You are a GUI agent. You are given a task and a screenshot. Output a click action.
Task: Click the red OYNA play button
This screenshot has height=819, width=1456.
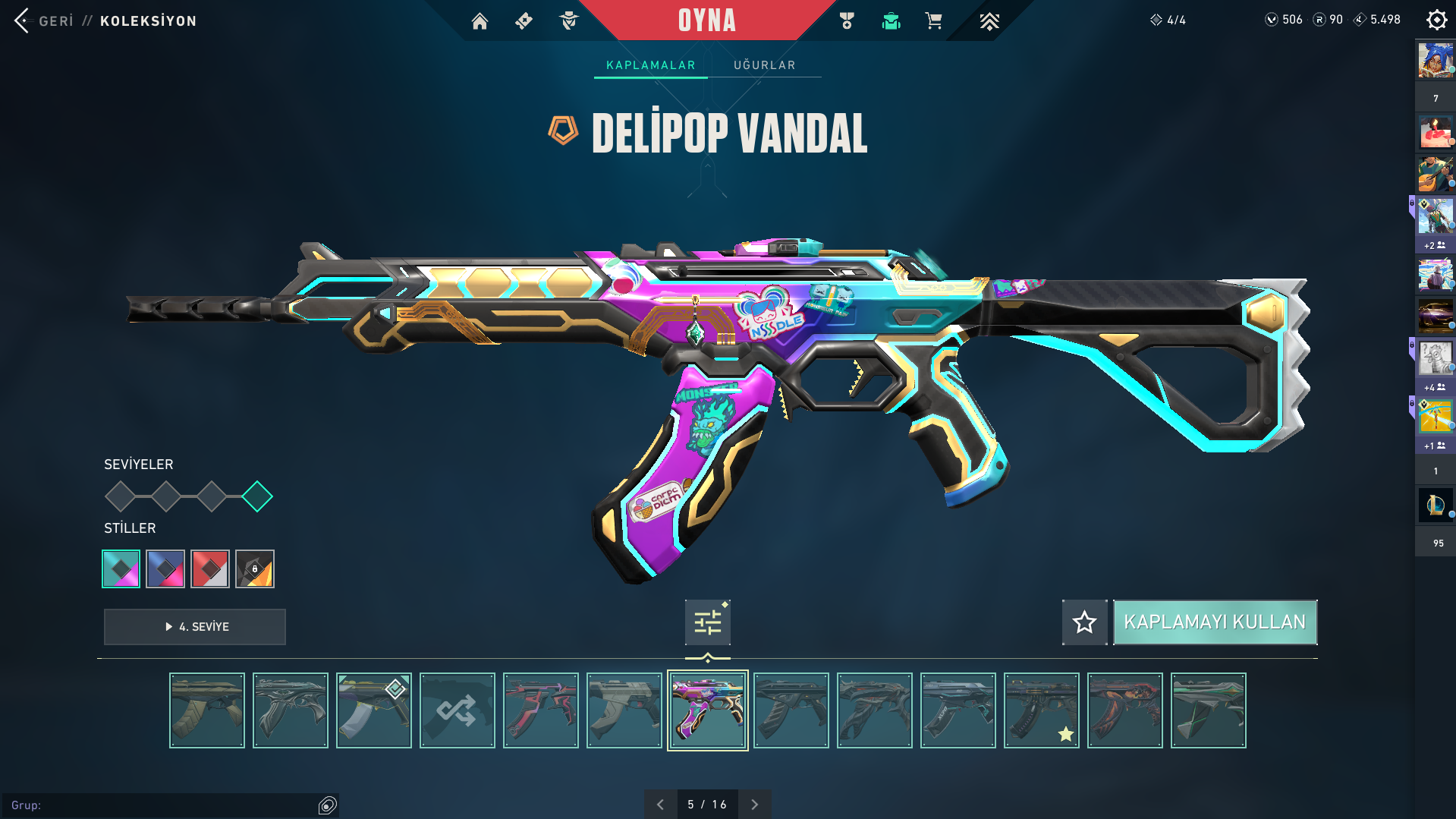tap(706, 20)
